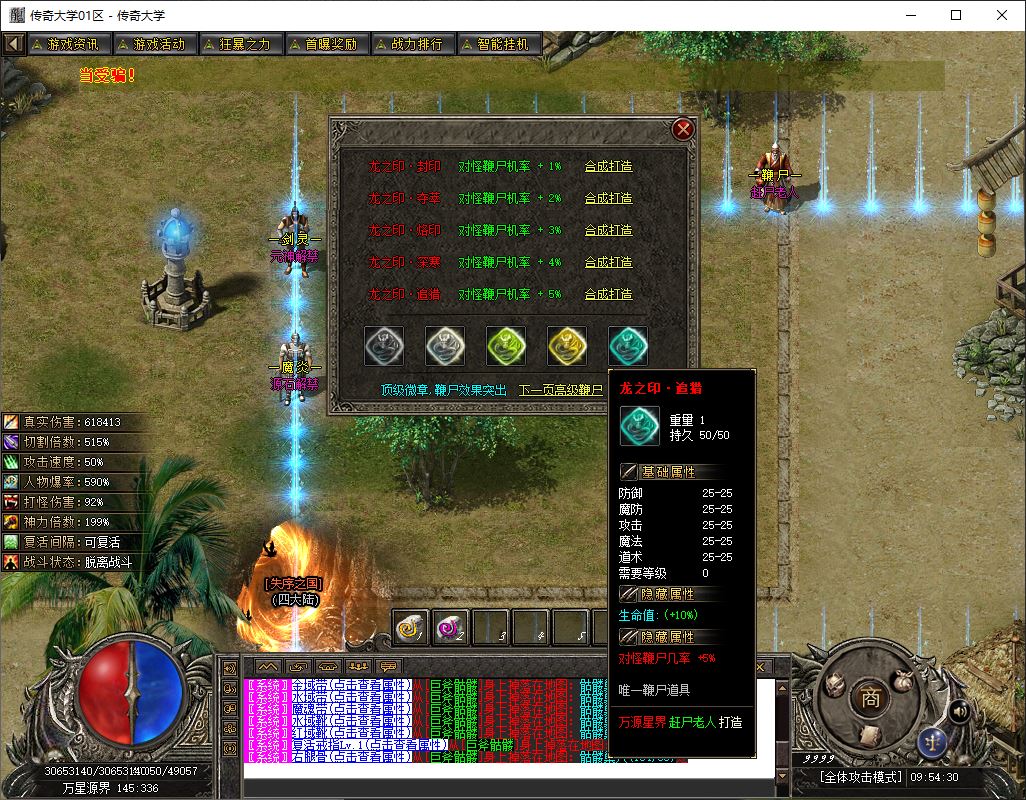1026x800 pixels.
Task: Open the 狂暴之力 menu
Action: point(239,44)
